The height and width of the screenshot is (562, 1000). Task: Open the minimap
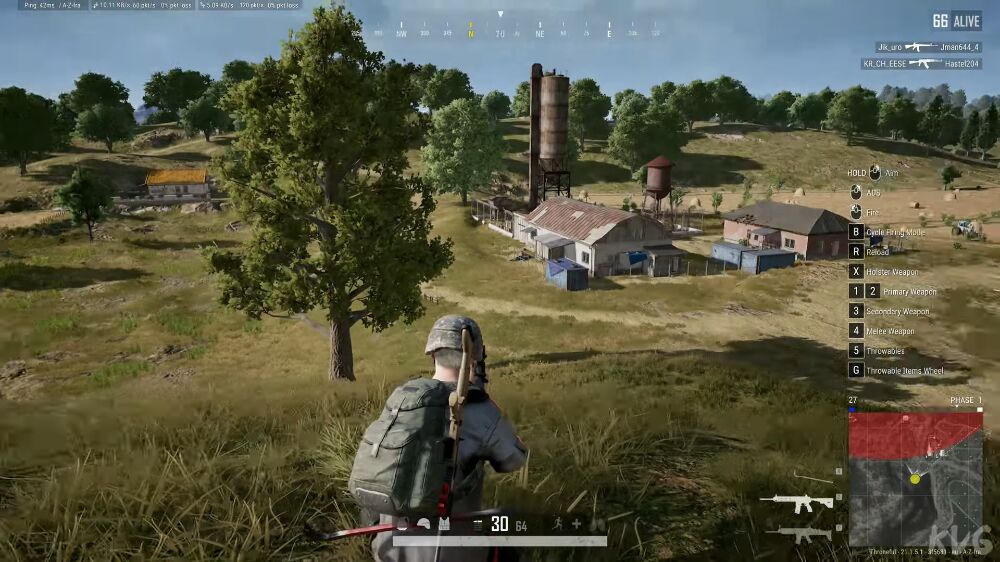pyautogui.click(x=915, y=478)
